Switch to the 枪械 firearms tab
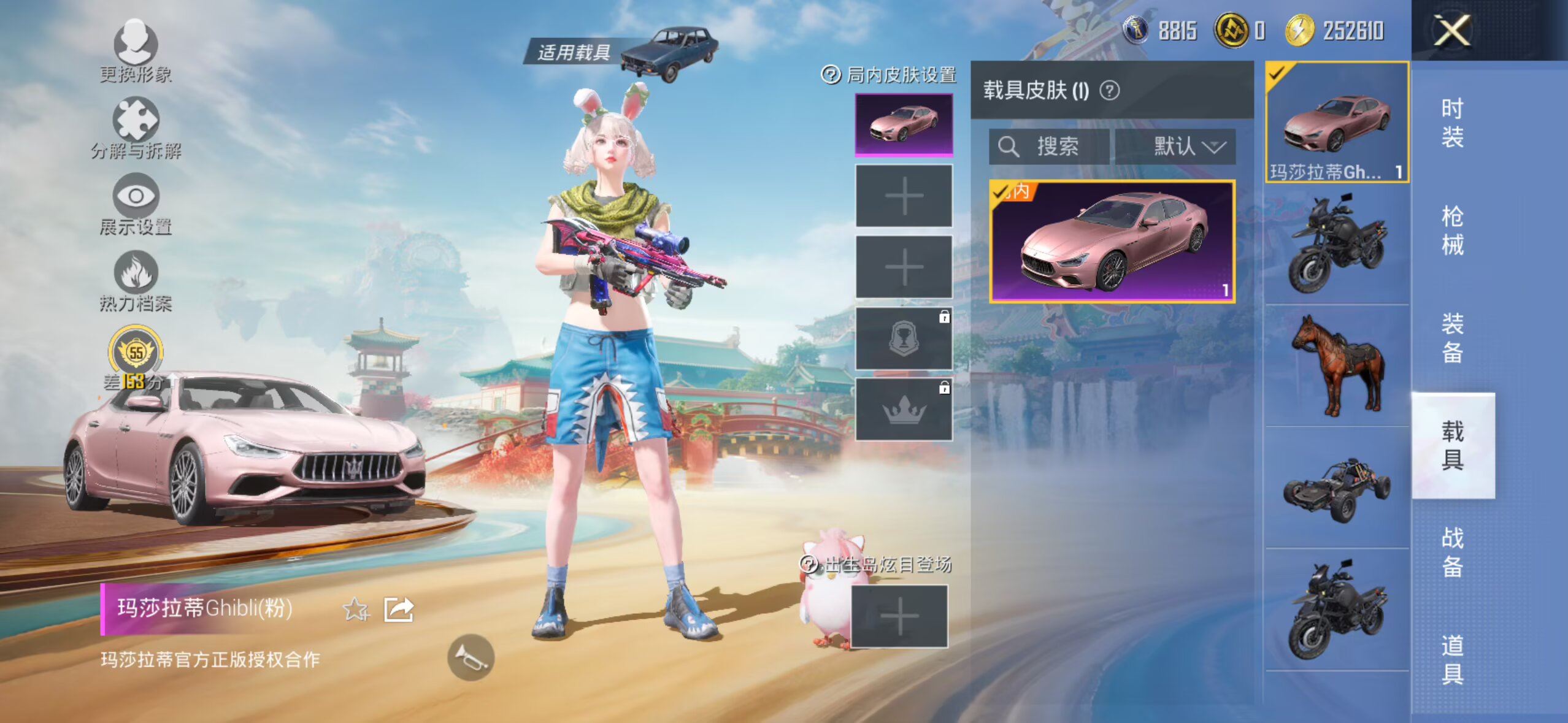Image resolution: width=1568 pixels, height=723 pixels. (x=1452, y=231)
